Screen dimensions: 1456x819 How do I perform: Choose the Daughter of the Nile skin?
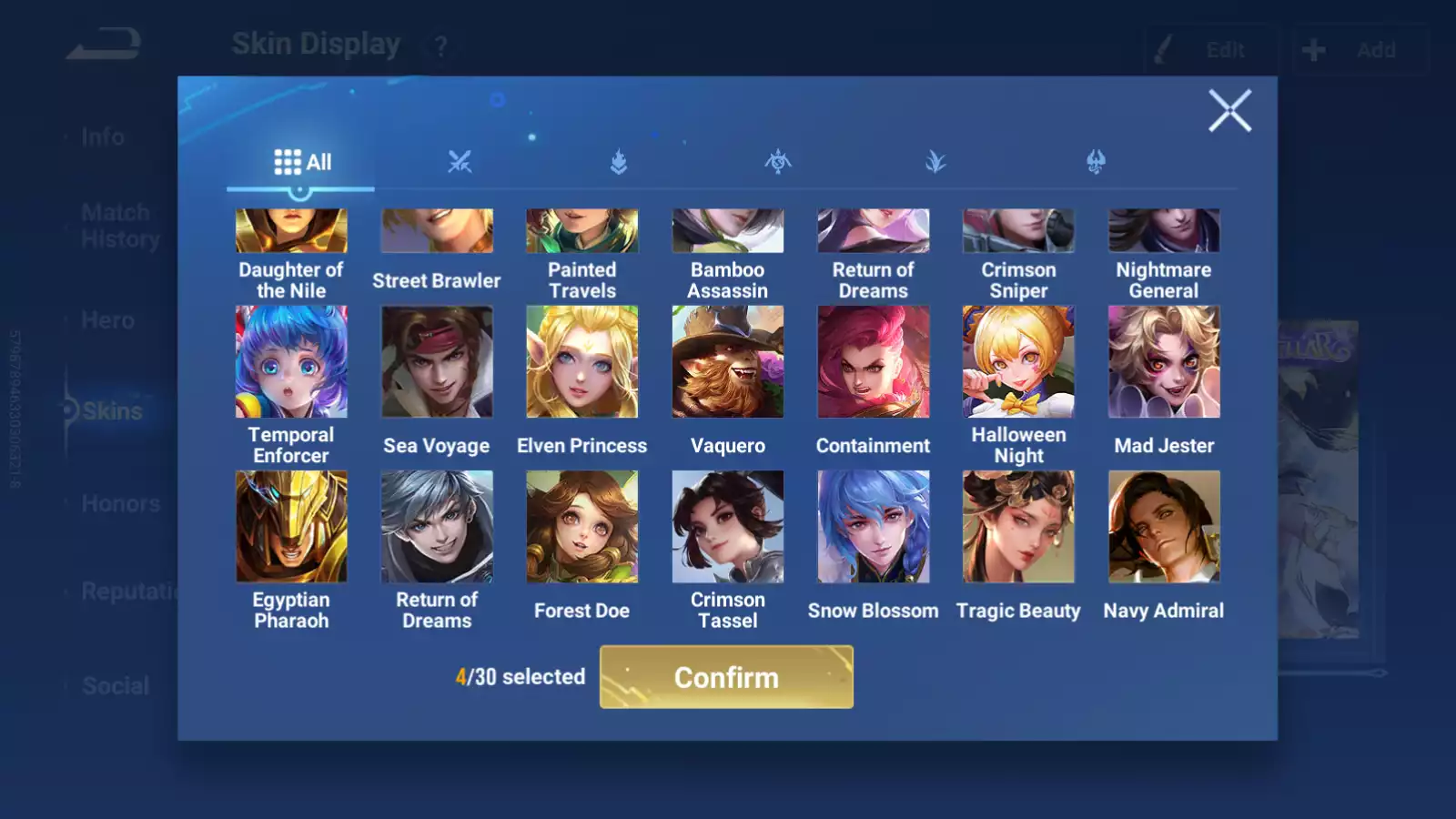pyautogui.click(x=291, y=232)
